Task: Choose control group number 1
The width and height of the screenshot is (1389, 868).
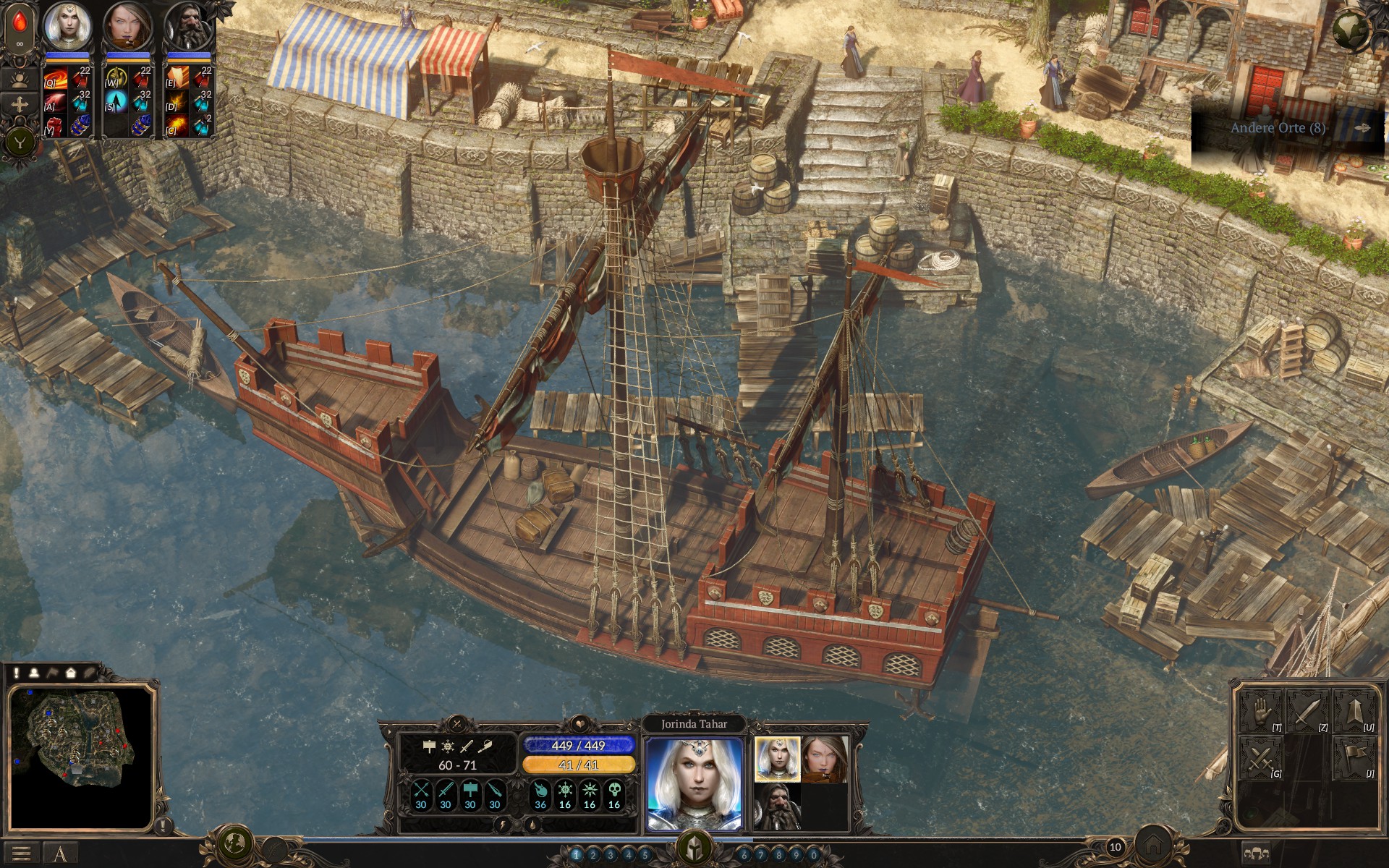Action: tap(577, 855)
